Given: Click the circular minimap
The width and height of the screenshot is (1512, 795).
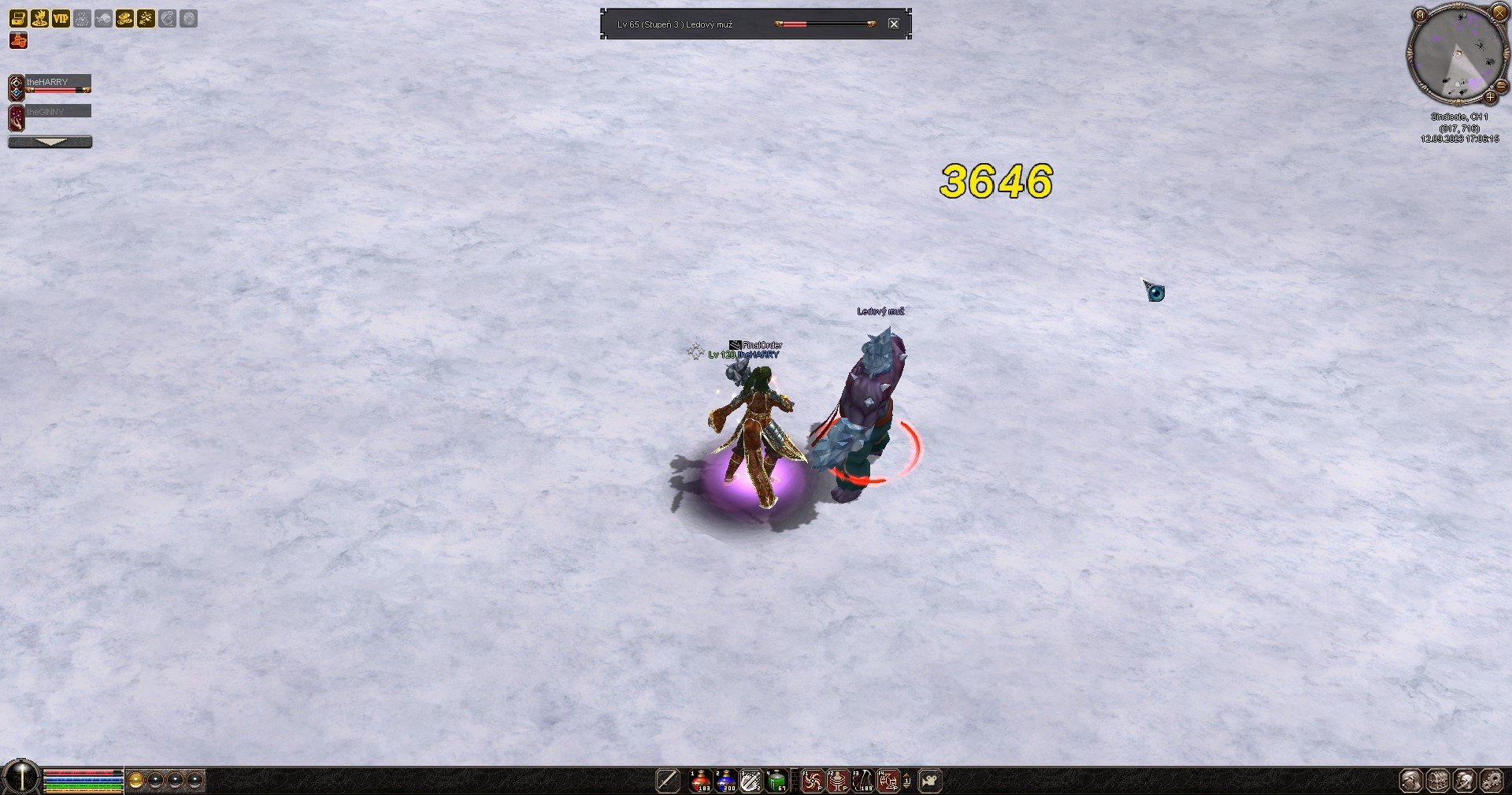Looking at the screenshot, I should pos(1457,54).
